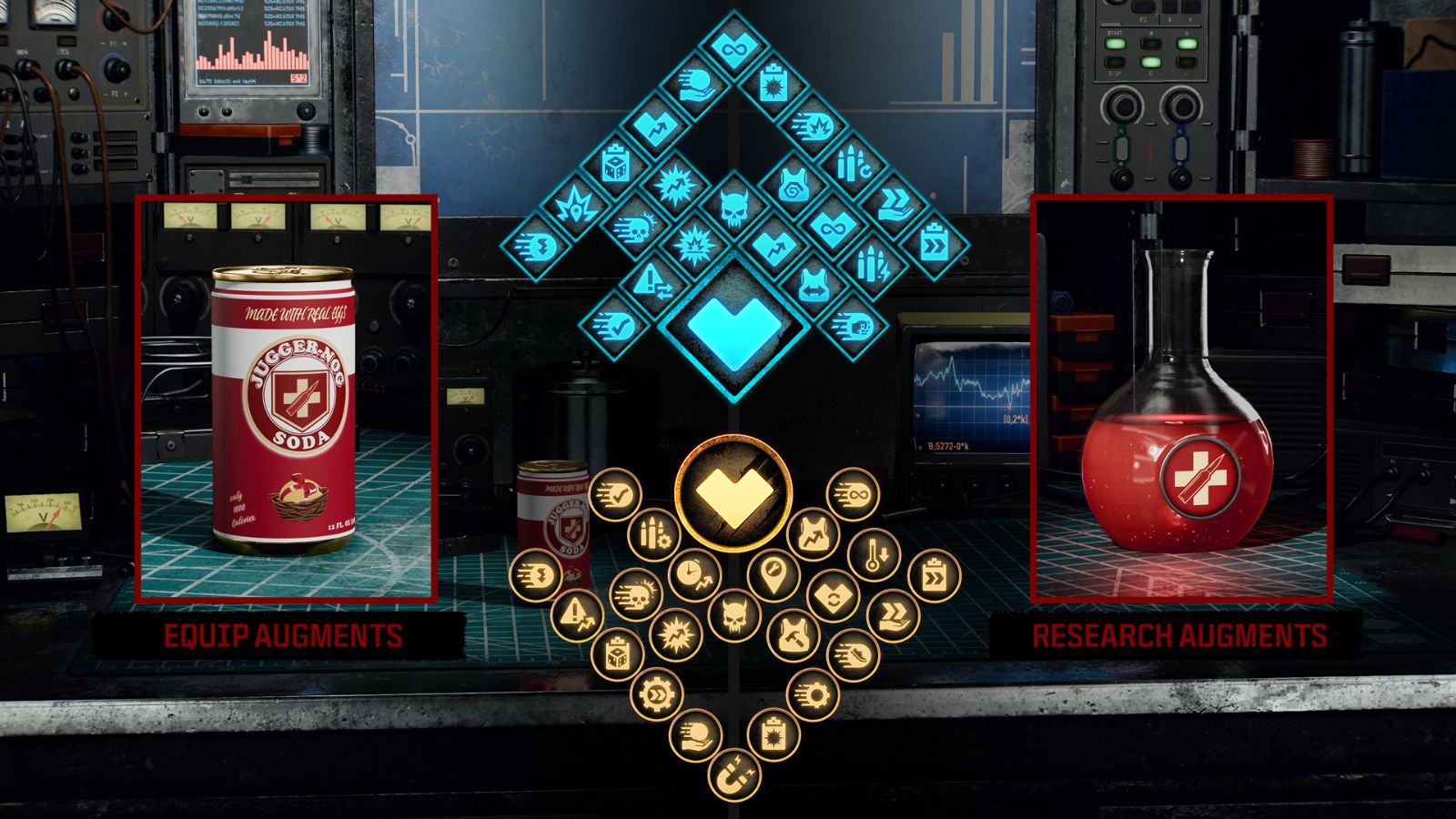Click the location pin with wrench augment
The width and height of the screenshot is (1456, 819).
773,576
